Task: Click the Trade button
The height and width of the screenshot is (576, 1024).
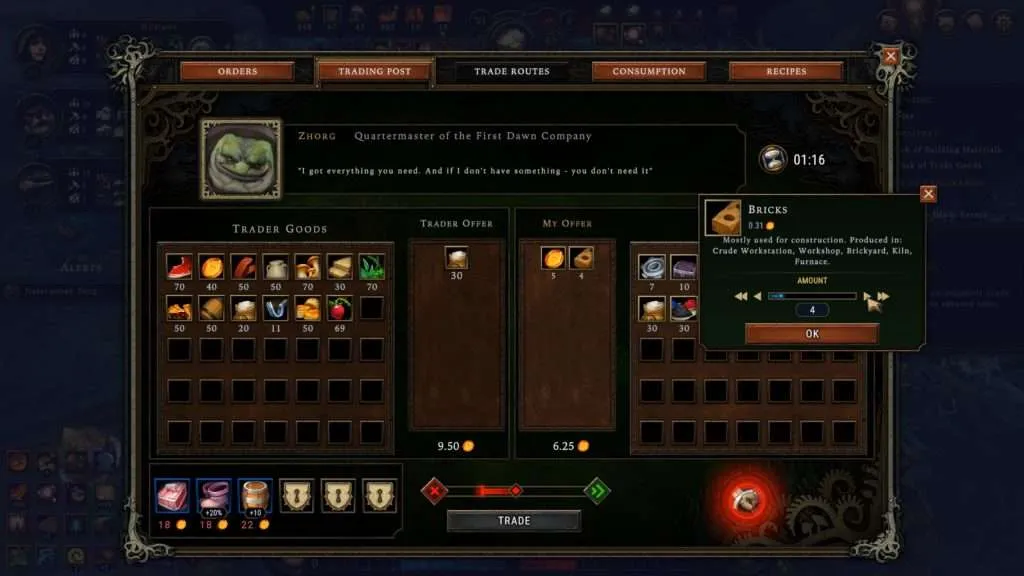Action: [513, 521]
